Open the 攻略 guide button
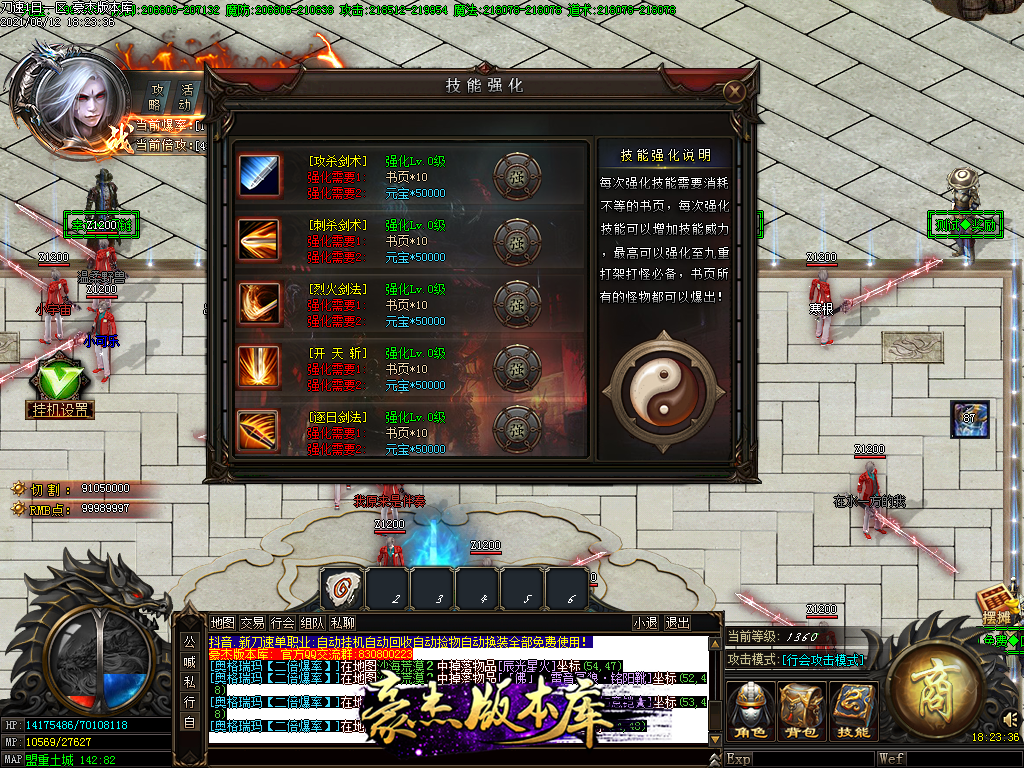The width and height of the screenshot is (1024, 768). (x=156, y=97)
